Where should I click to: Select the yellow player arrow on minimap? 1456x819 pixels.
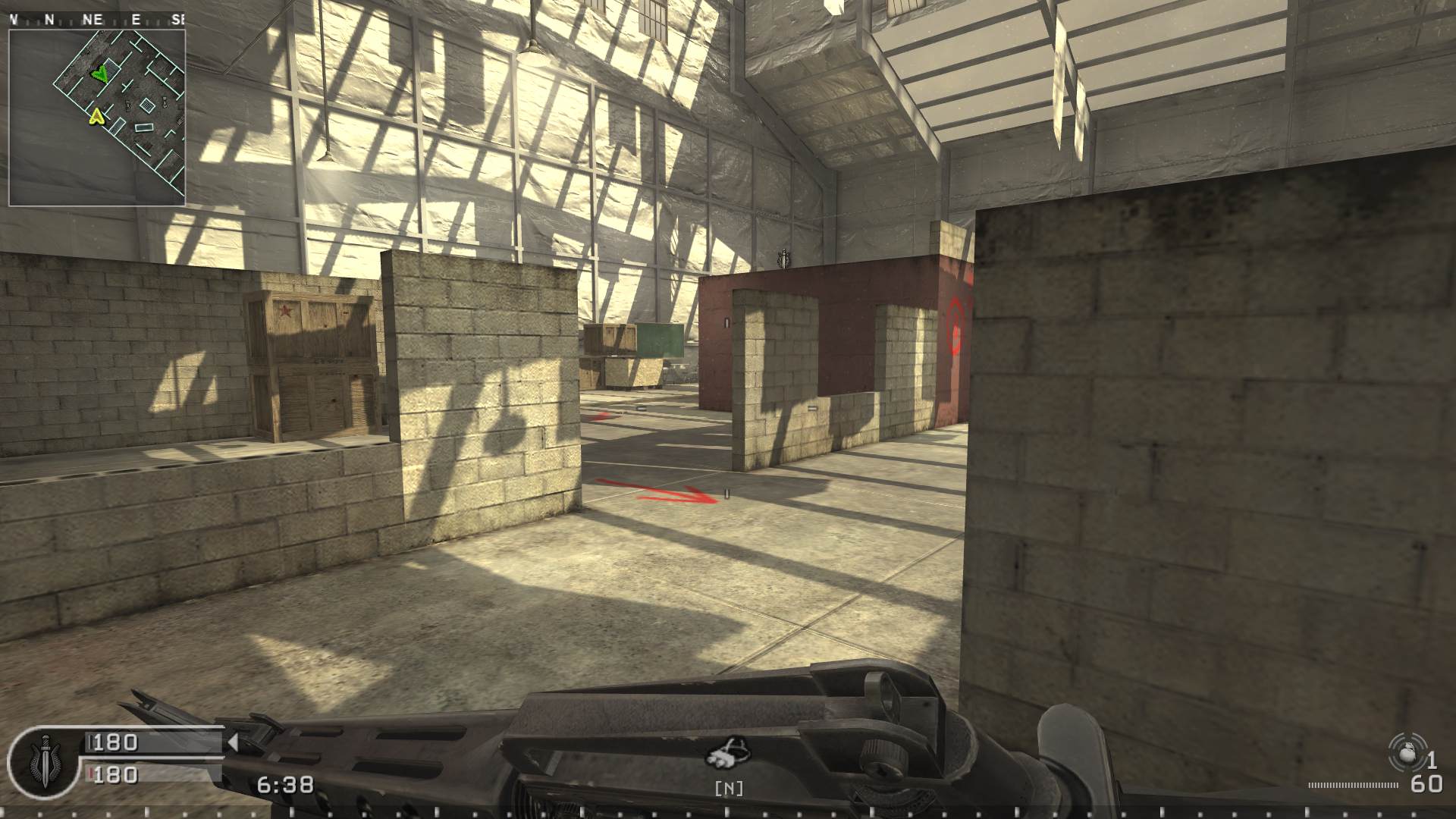[96, 116]
